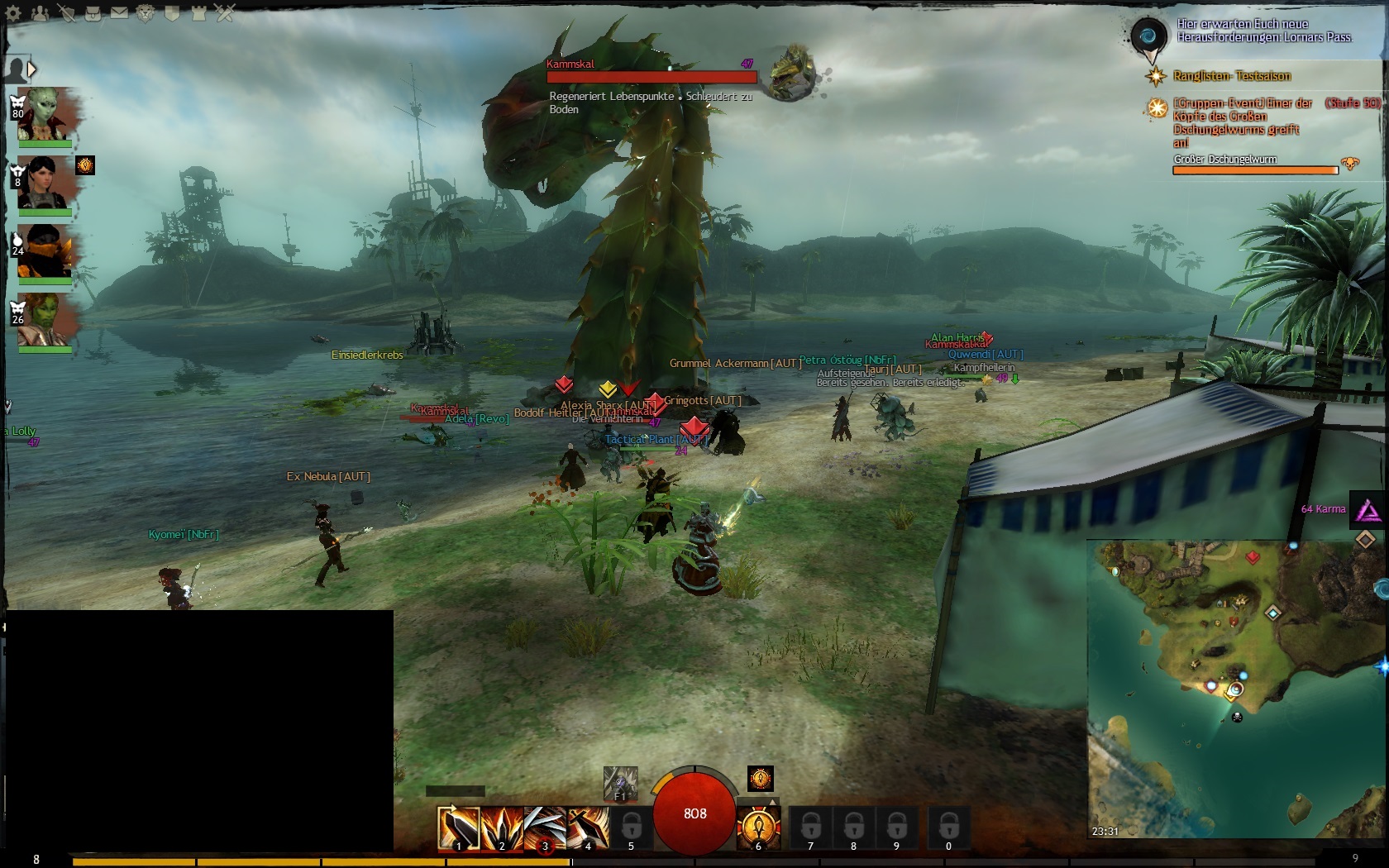Screen dimensions: 1389x868
Task: Activate weapon skill in slot 1
Action: pyautogui.click(x=458, y=827)
